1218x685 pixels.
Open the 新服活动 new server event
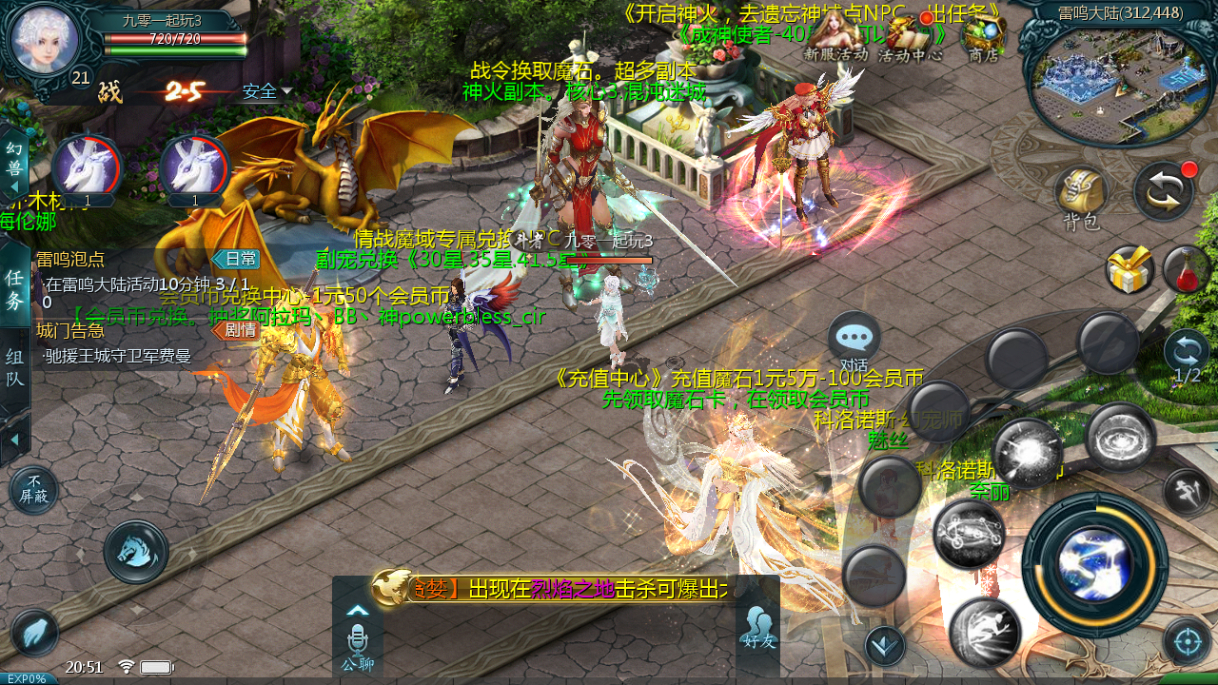[x=836, y=37]
